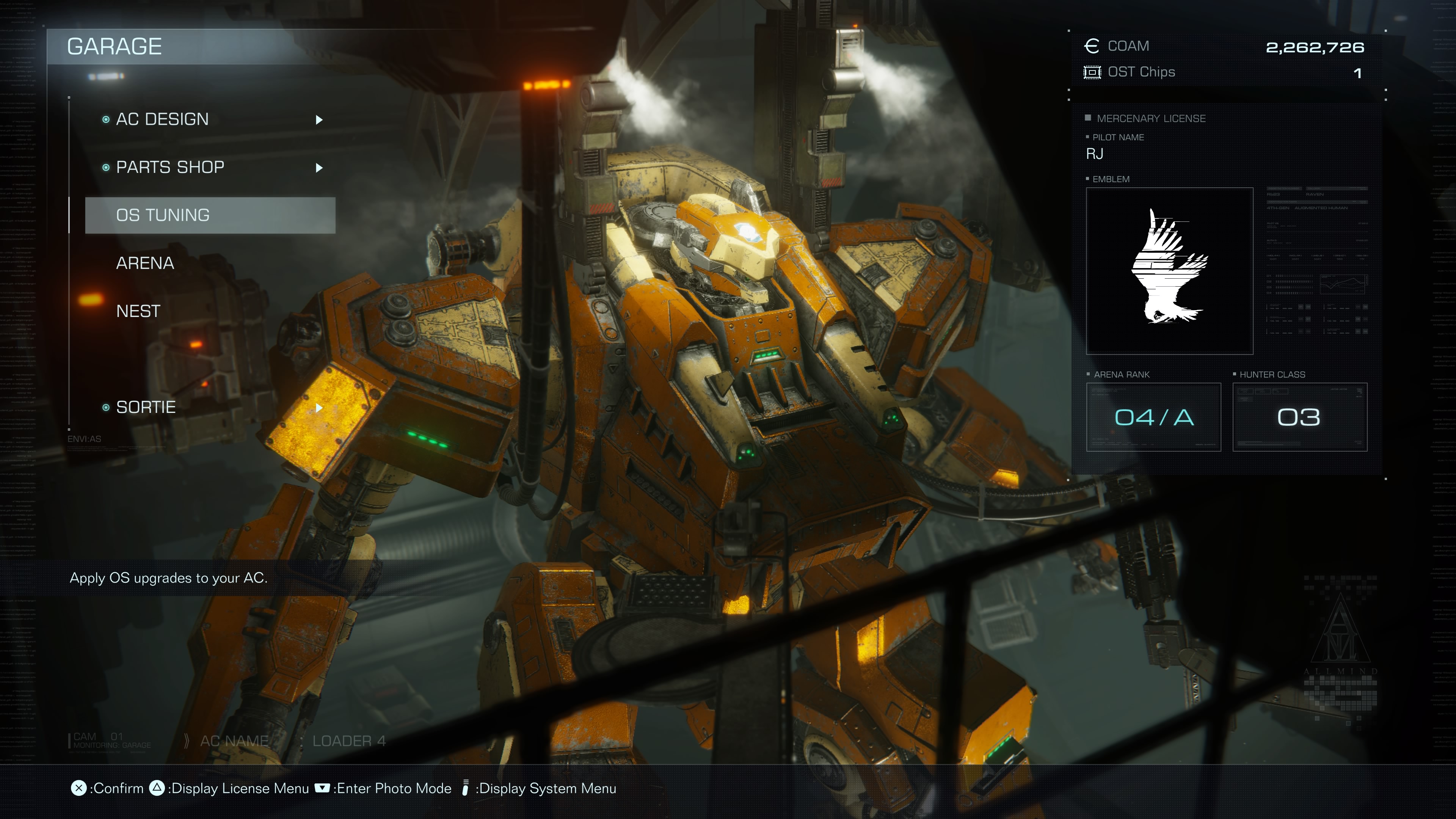Open the NEST menu entry

tap(137, 311)
